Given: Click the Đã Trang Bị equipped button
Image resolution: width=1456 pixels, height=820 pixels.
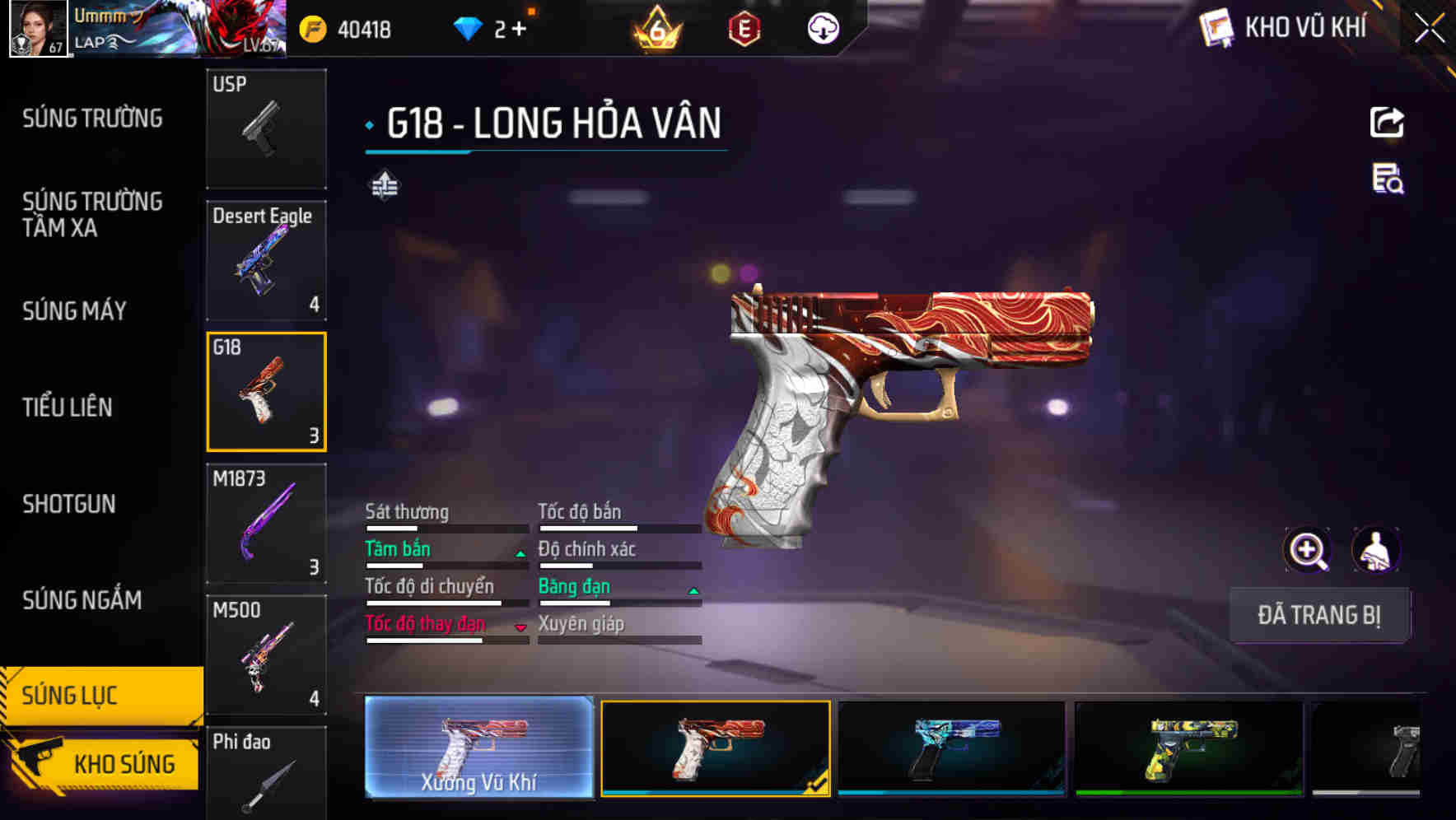Looking at the screenshot, I should (x=1319, y=615).
